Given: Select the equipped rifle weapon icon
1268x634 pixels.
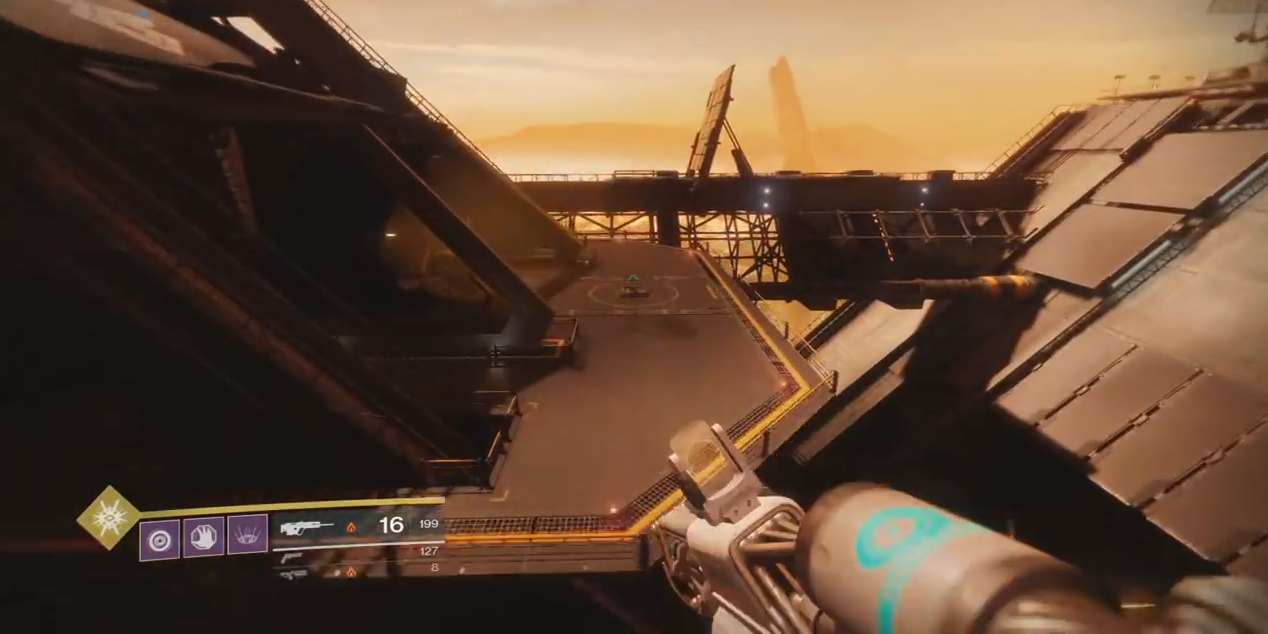Looking at the screenshot, I should click(307, 526).
